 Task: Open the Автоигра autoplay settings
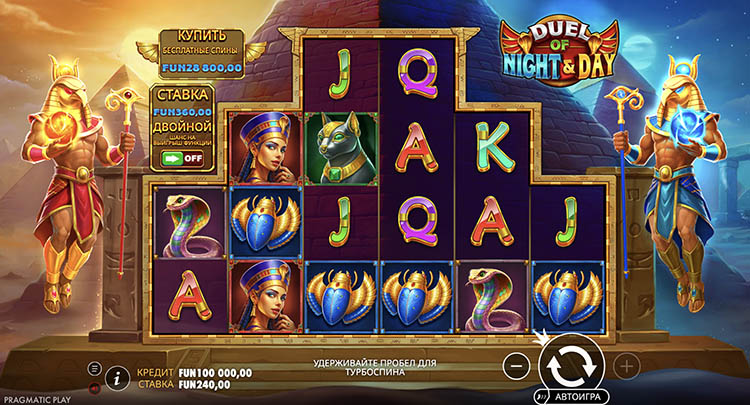pyautogui.click(x=572, y=396)
